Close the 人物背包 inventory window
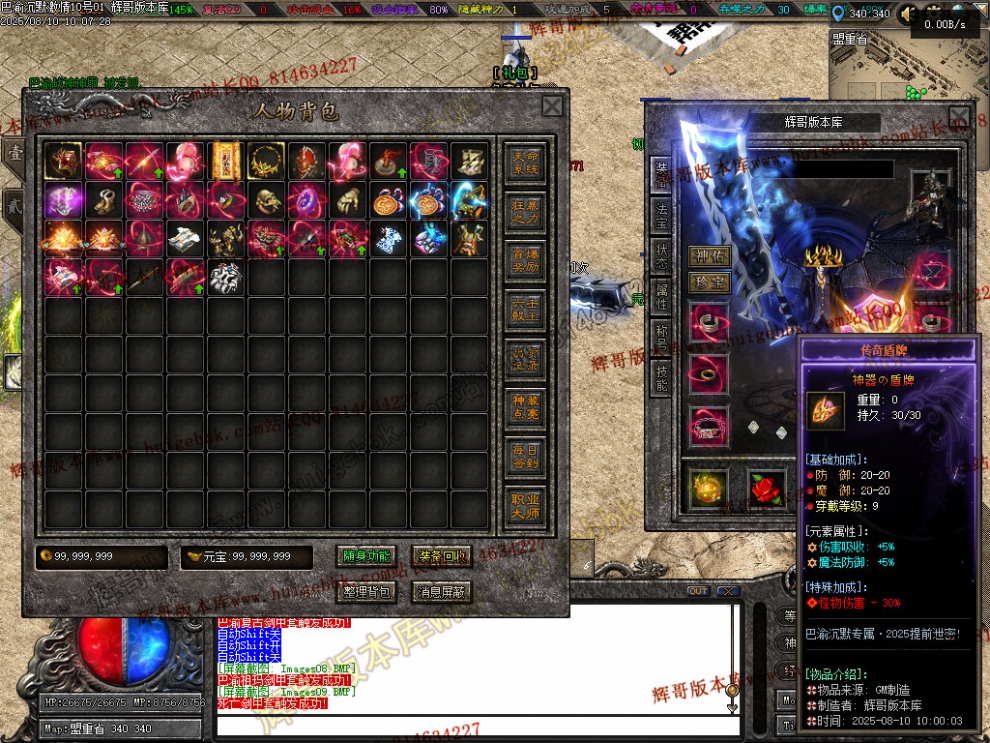The image size is (990, 743). 552,106
